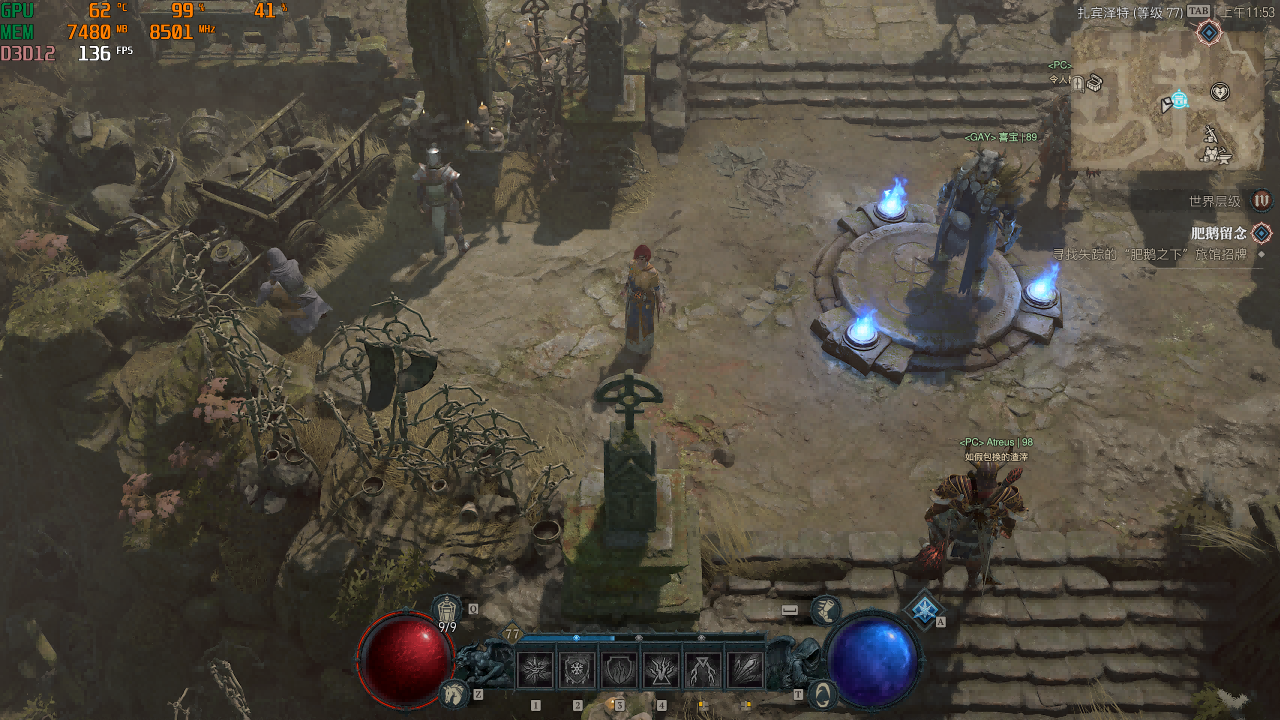Activate the first skill slot spark ability
Image resolution: width=1280 pixels, height=720 pixels.
pyautogui.click(x=536, y=669)
